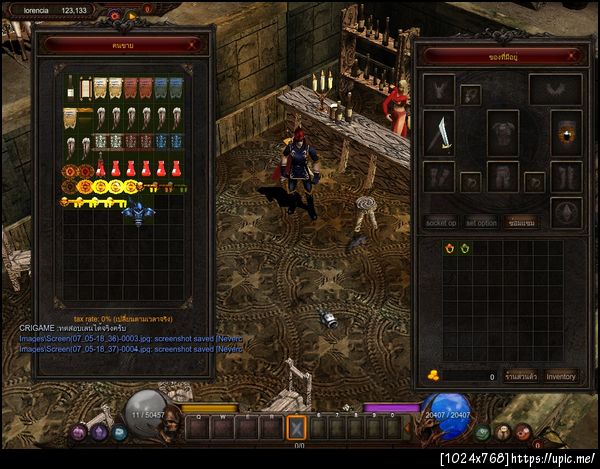The height and width of the screenshot is (469, 600).
Task: Click the highlighted hotbar skill slot
Action: [x=296, y=428]
